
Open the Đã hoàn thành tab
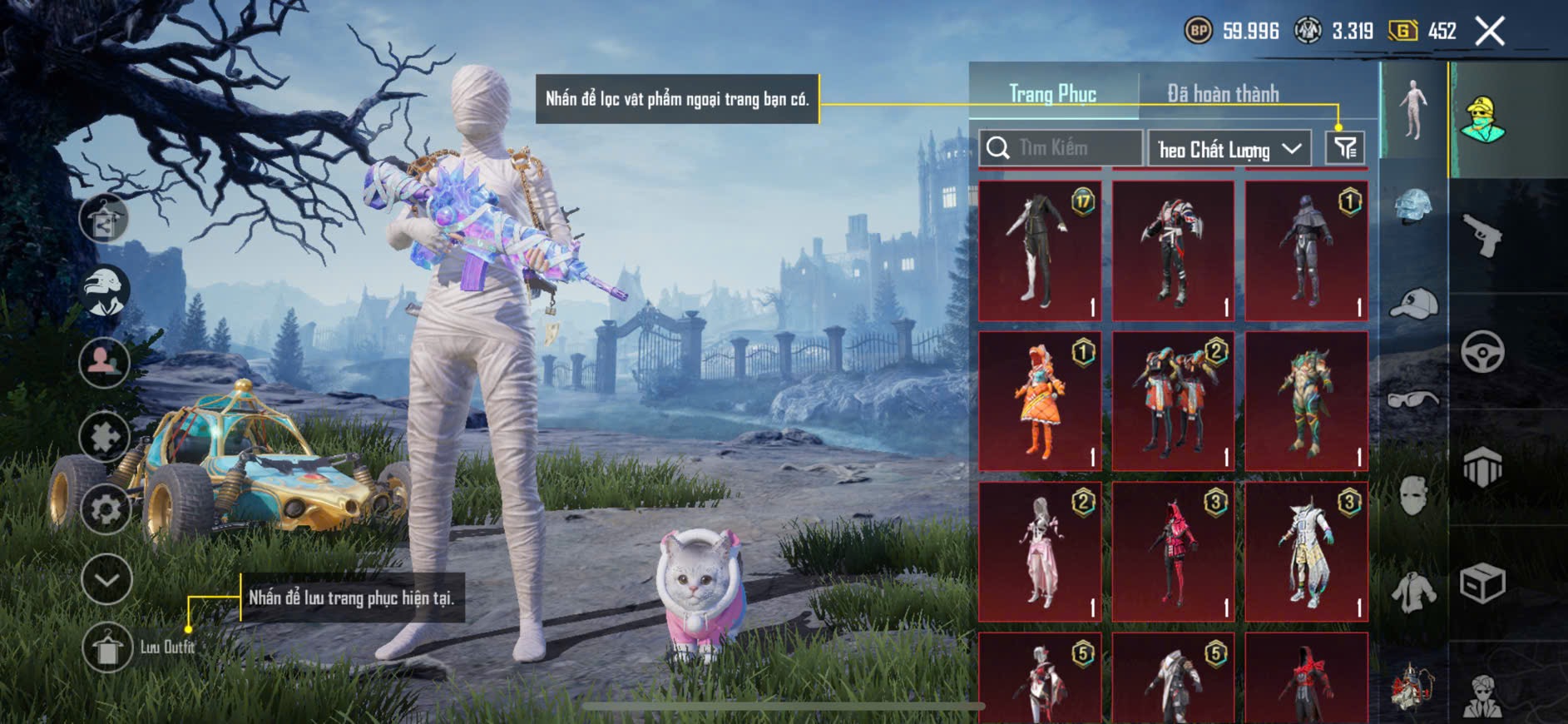[1223, 93]
